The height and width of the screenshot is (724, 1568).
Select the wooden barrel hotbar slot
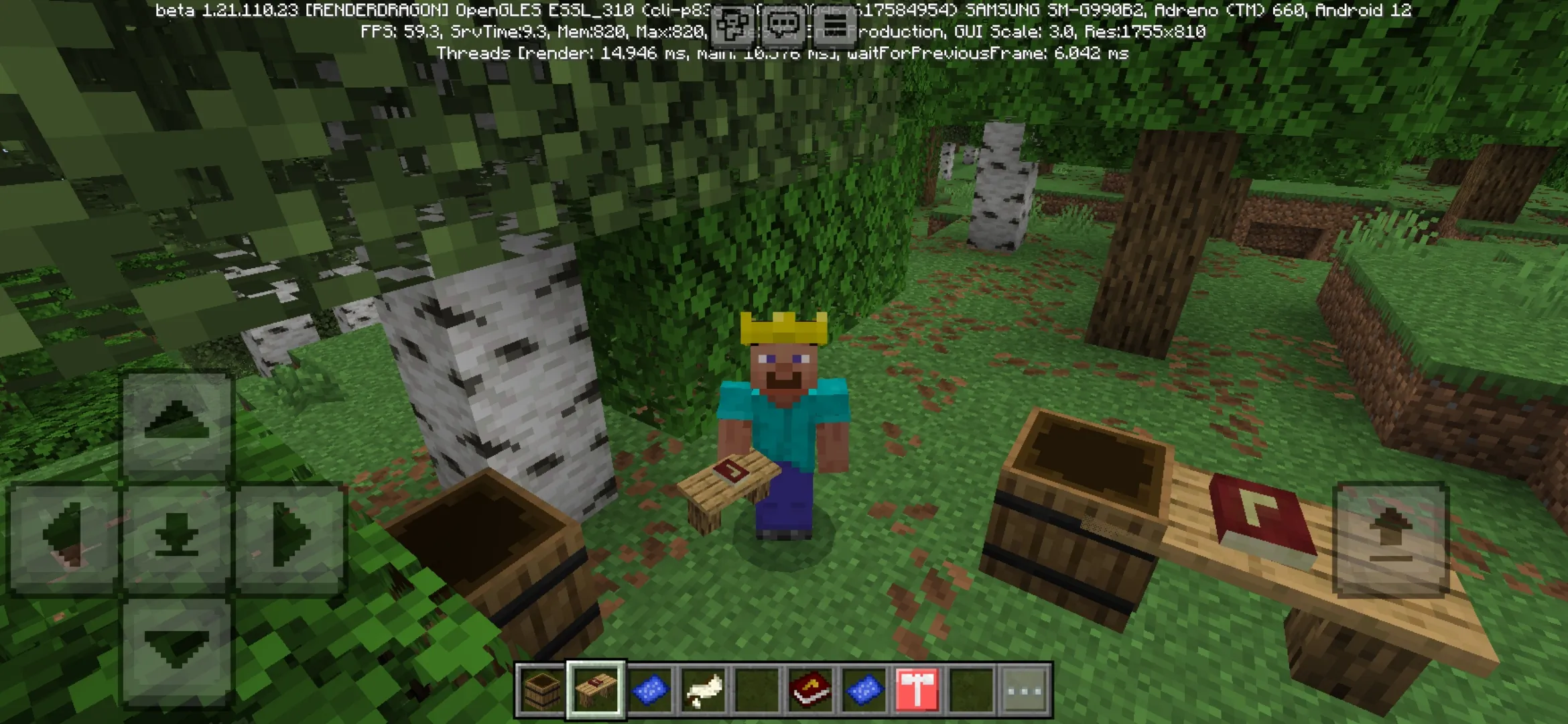(542, 690)
